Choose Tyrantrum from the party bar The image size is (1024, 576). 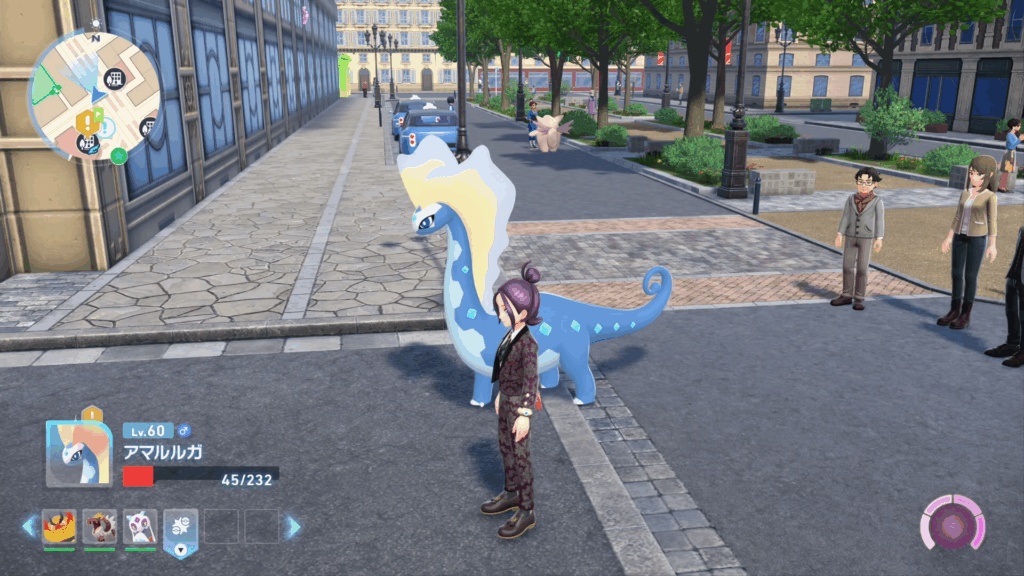100,526
